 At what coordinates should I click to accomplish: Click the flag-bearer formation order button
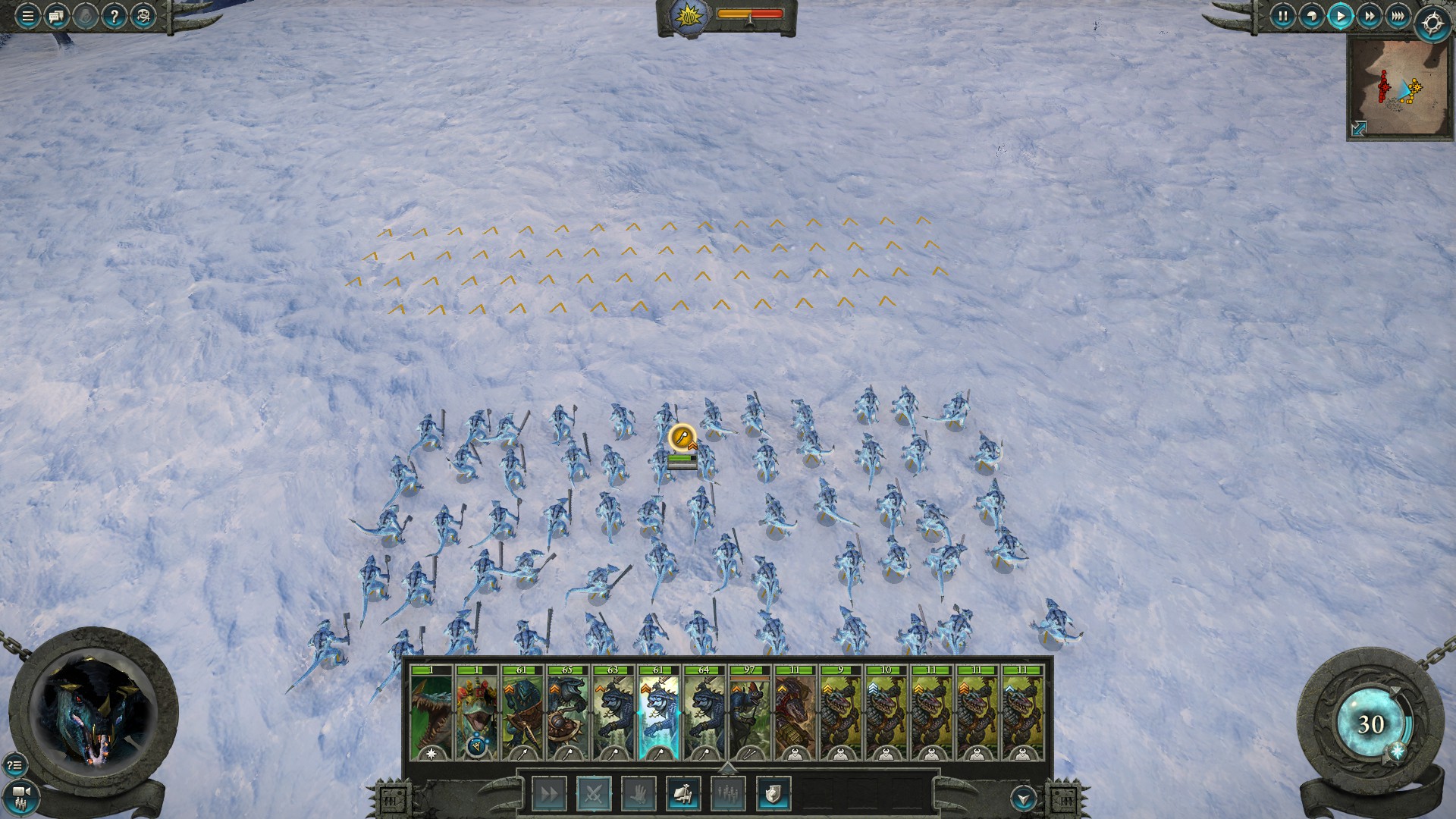click(683, 794)
